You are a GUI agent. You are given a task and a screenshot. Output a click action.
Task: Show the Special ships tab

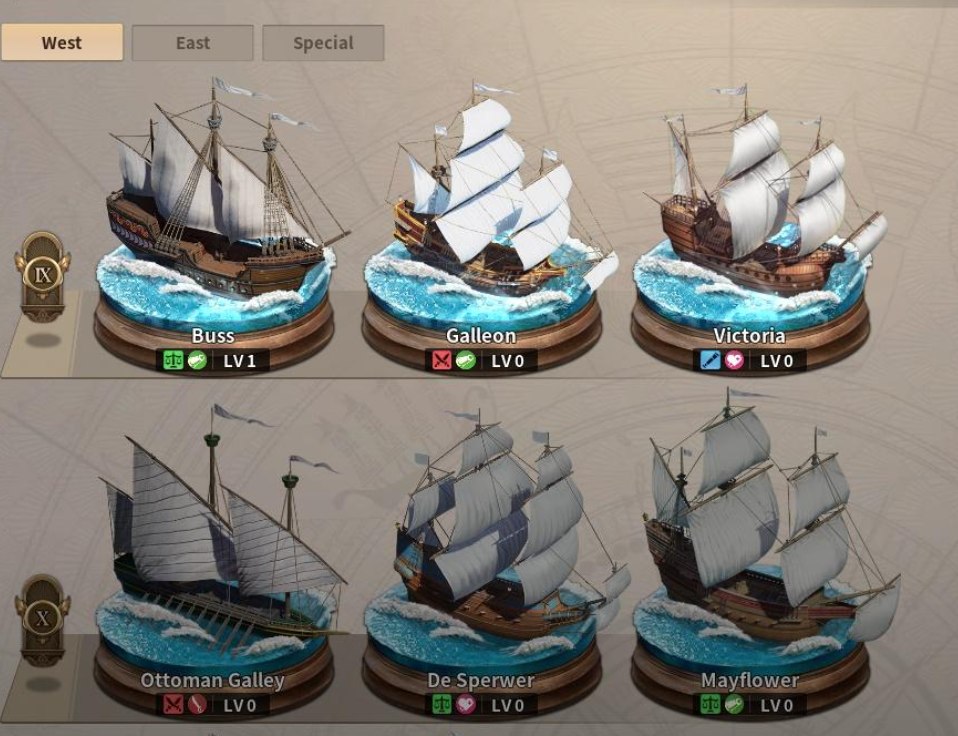pos(323,43)
